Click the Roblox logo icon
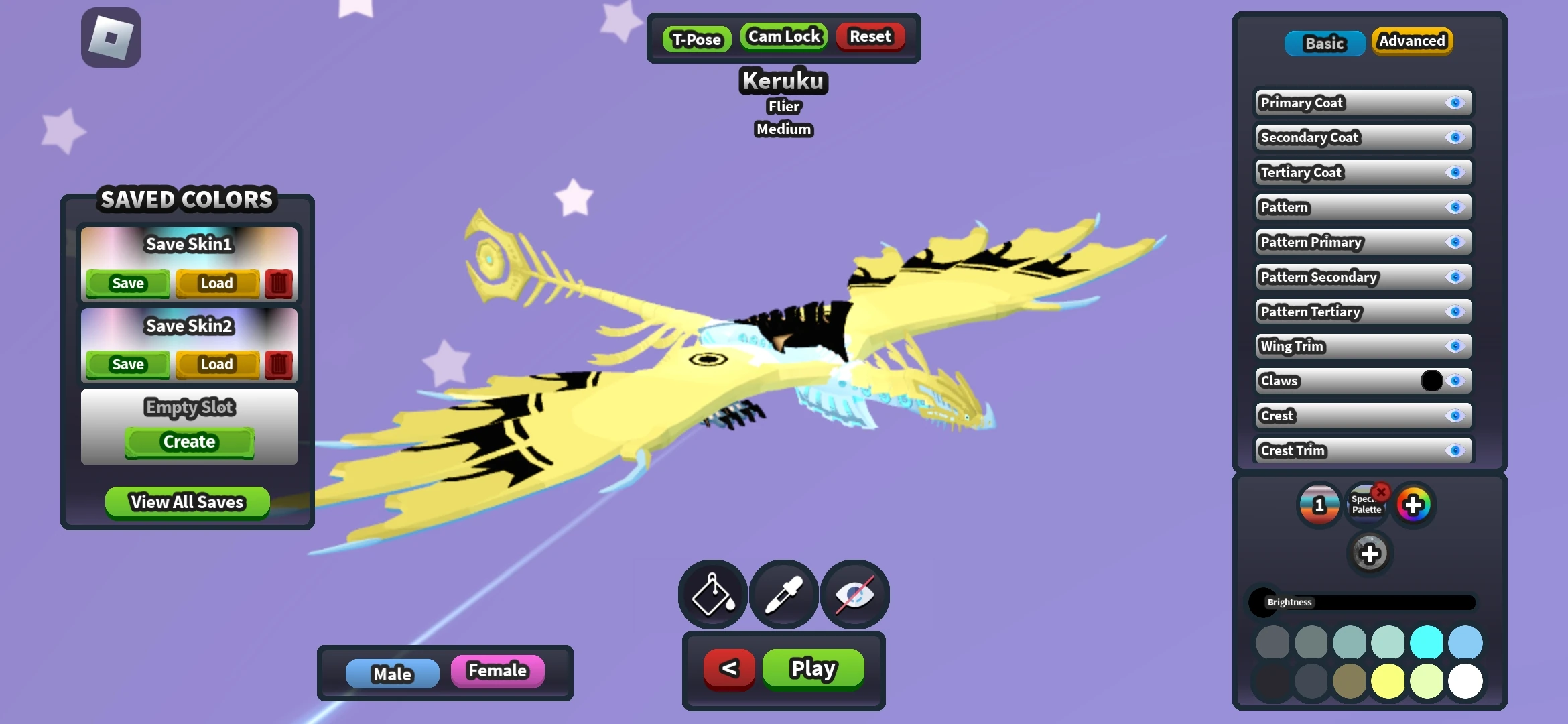This screenshot has height=724, width=1568. (111, 37)
